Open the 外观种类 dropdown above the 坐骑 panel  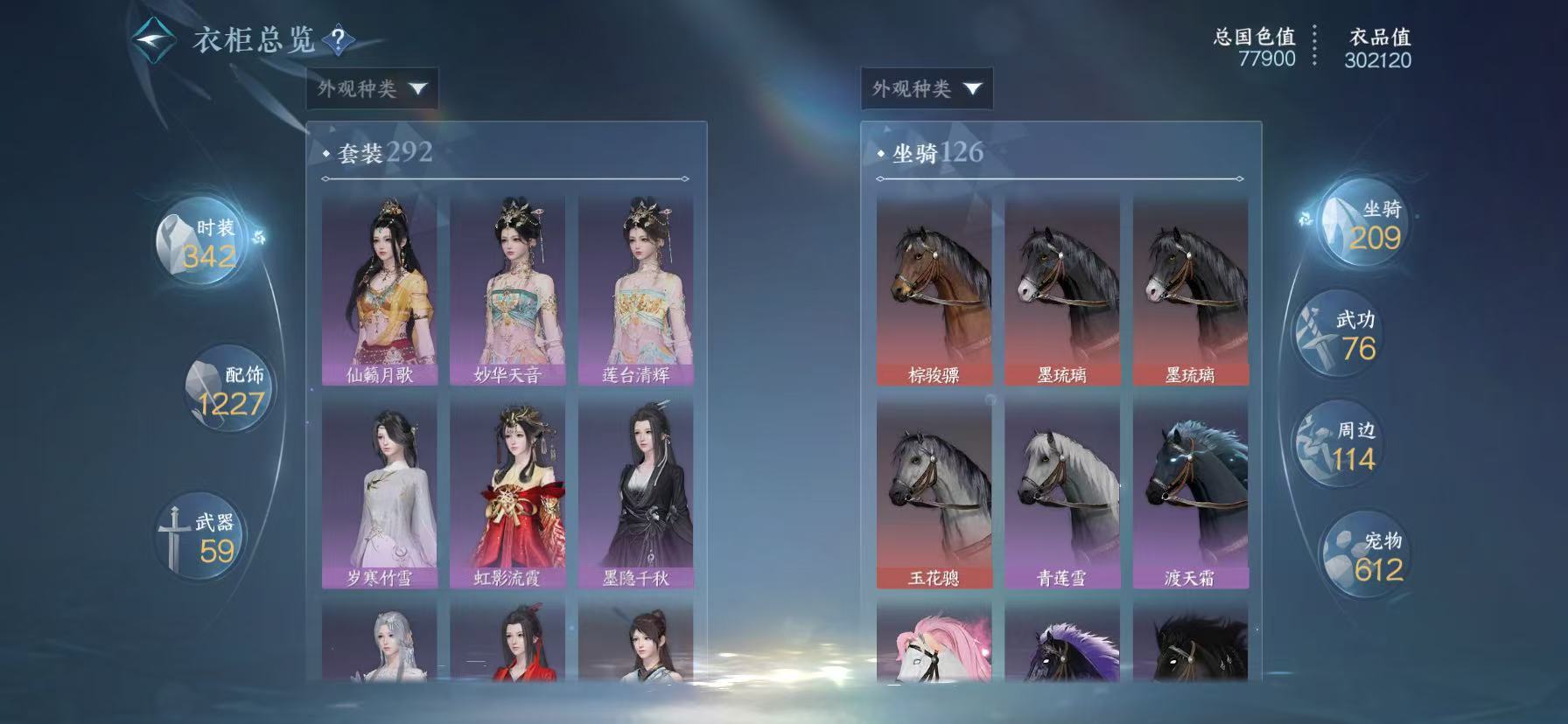coord(926,88)
